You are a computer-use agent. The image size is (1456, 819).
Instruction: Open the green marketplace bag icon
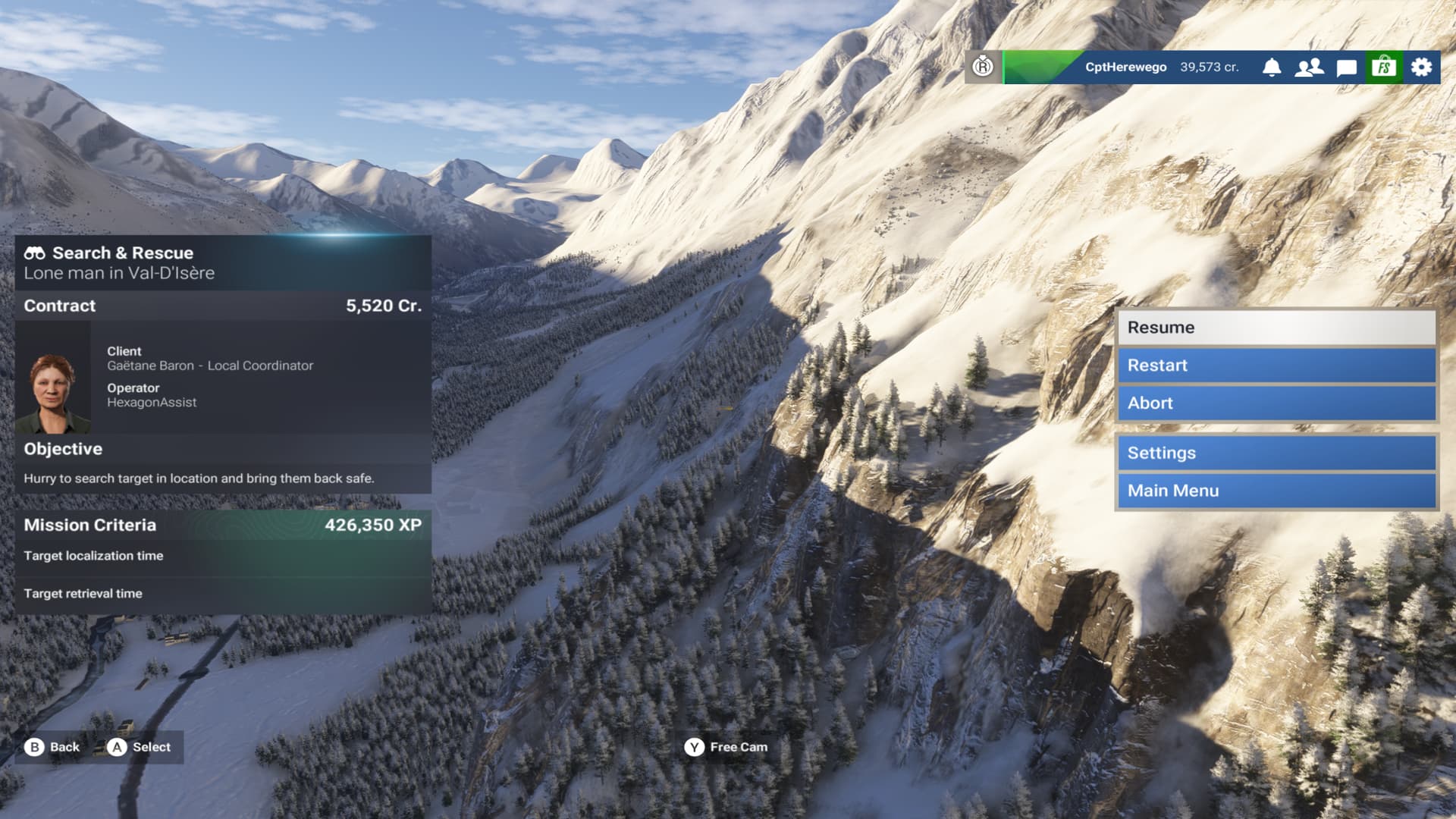[1384, 67]
